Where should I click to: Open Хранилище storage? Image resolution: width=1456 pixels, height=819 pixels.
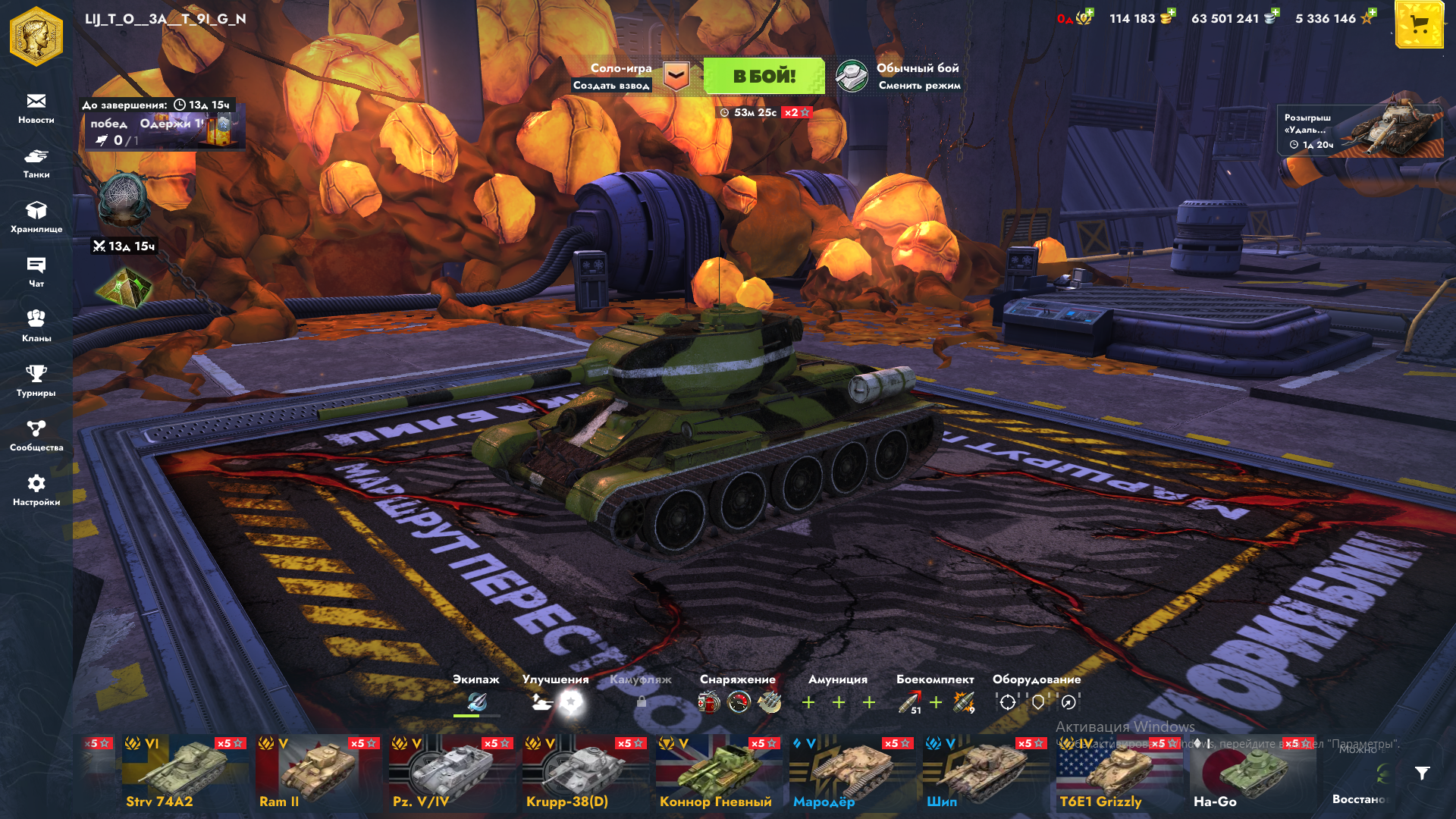pyautogui.click(x=36, y=217)
